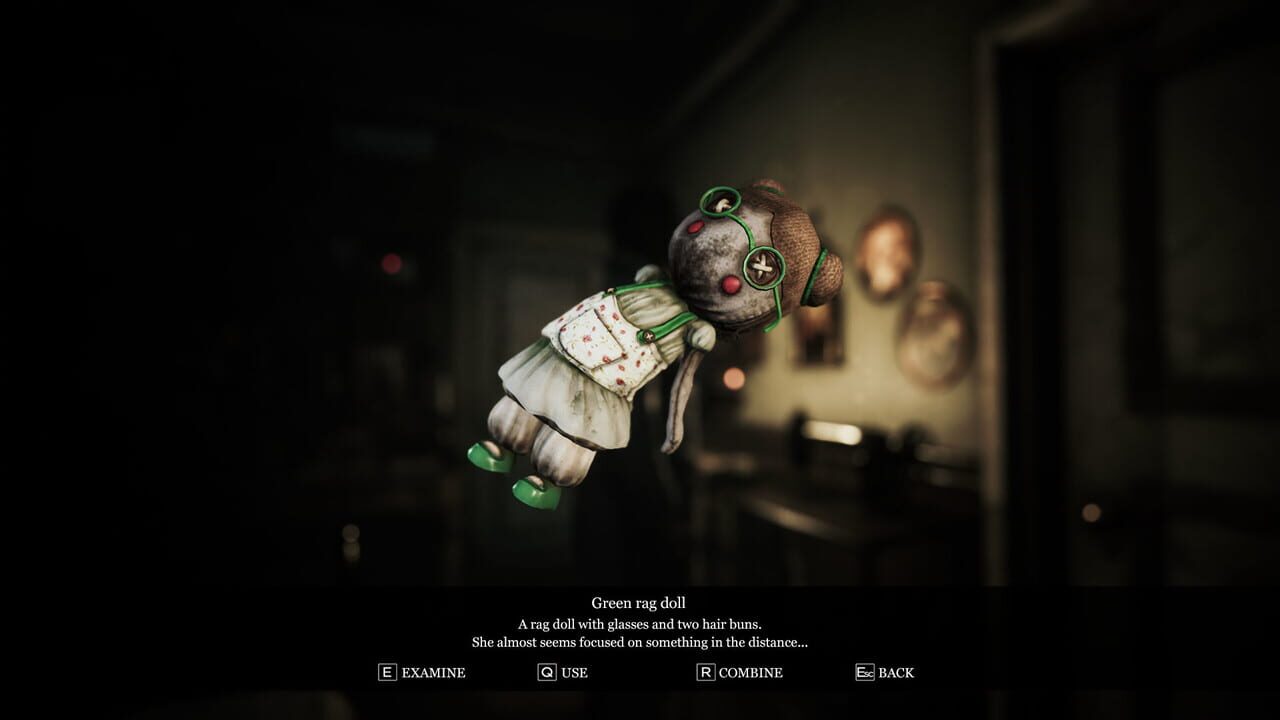Click the doll description text

pos(640,630)
